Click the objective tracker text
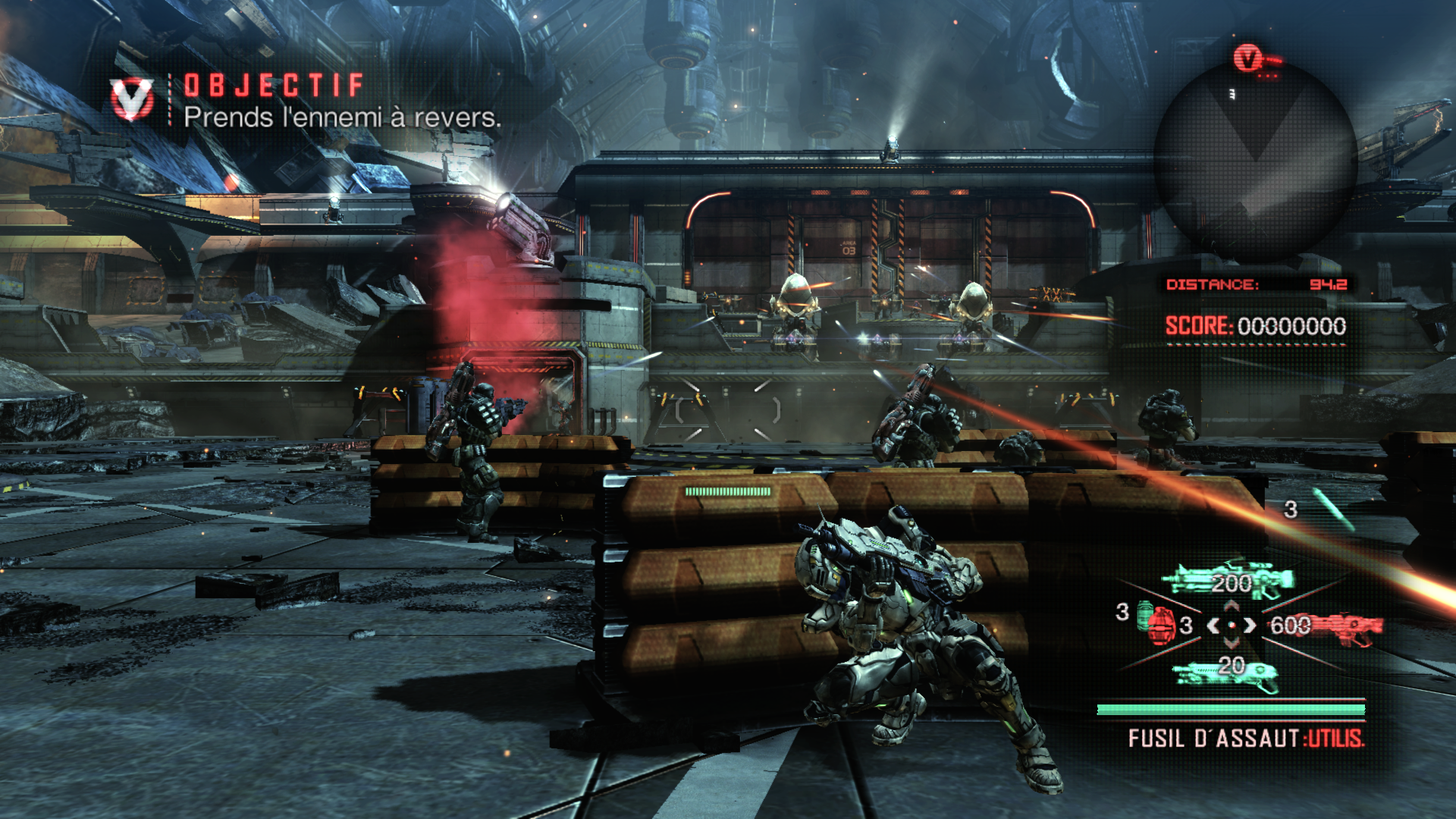 pyautogui.click(x=342, y=118)
